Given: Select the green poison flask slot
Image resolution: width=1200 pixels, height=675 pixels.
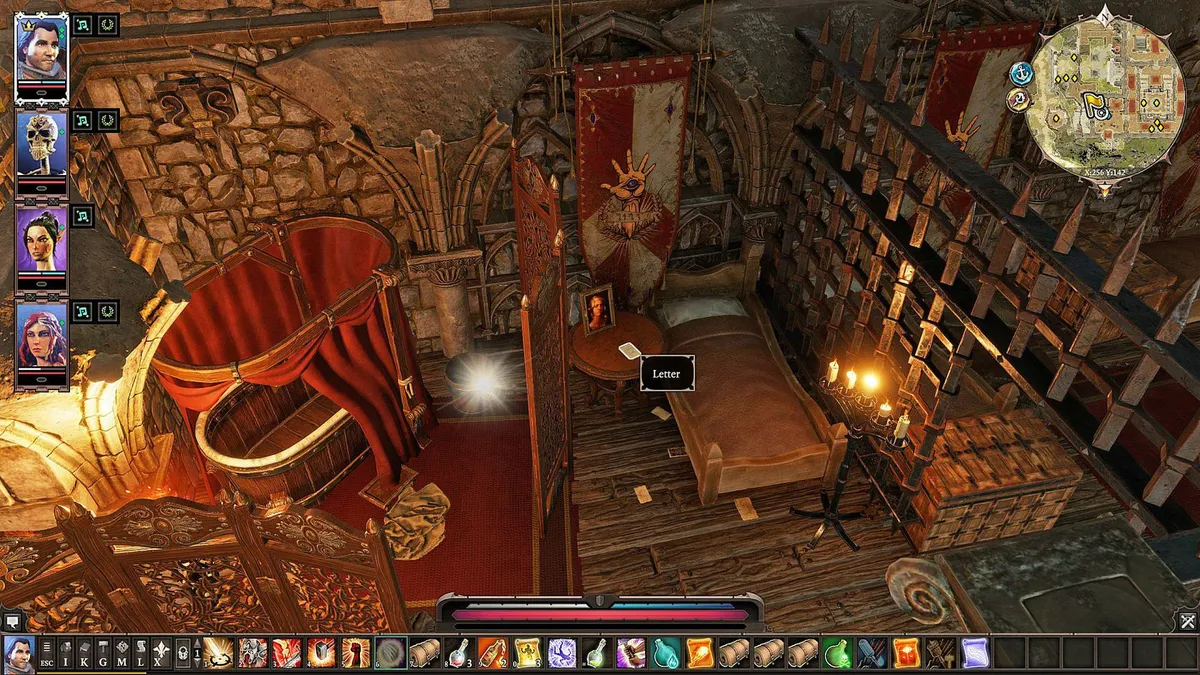Looking at the screenshot, I should click(x=837, y=654).
